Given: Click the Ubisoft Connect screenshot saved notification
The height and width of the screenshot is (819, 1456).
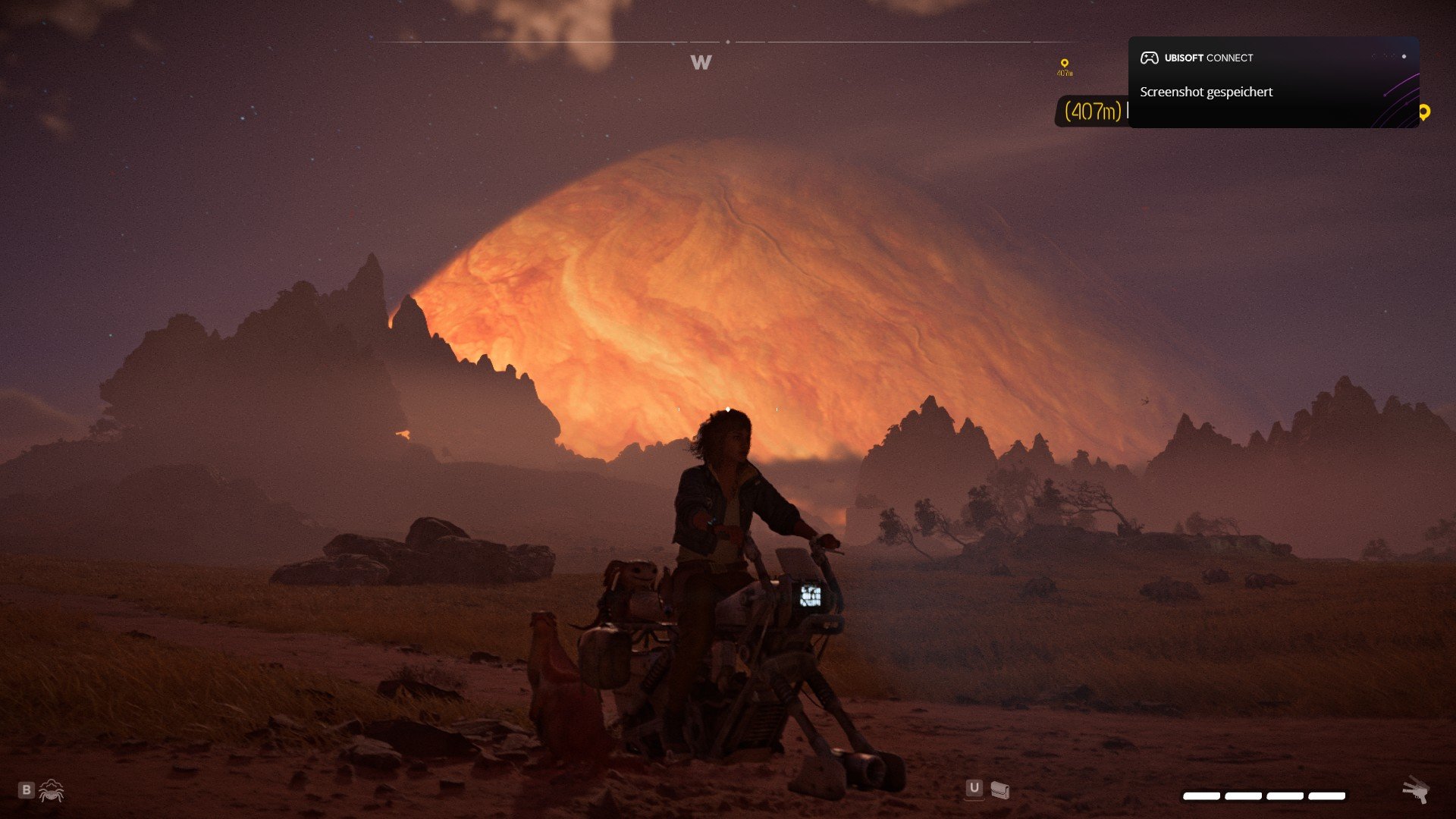Looking at the screenshot, I should [x=1272, y=82].
